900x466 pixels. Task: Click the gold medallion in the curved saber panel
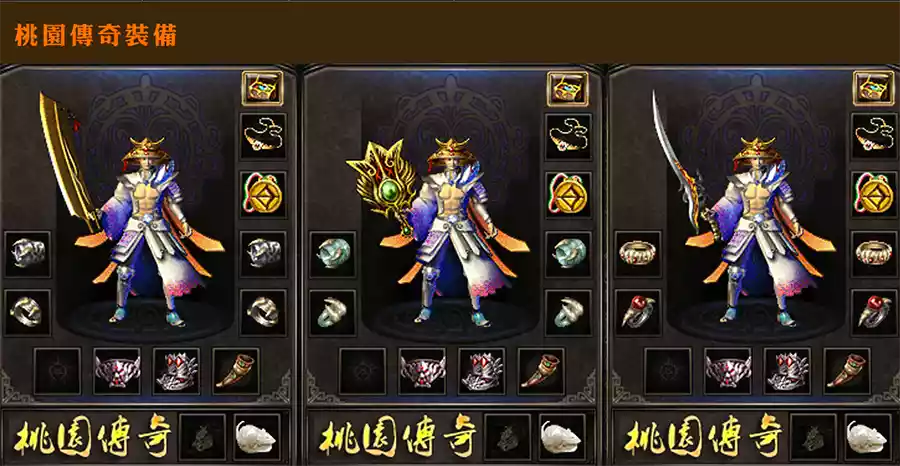(873, 193)
